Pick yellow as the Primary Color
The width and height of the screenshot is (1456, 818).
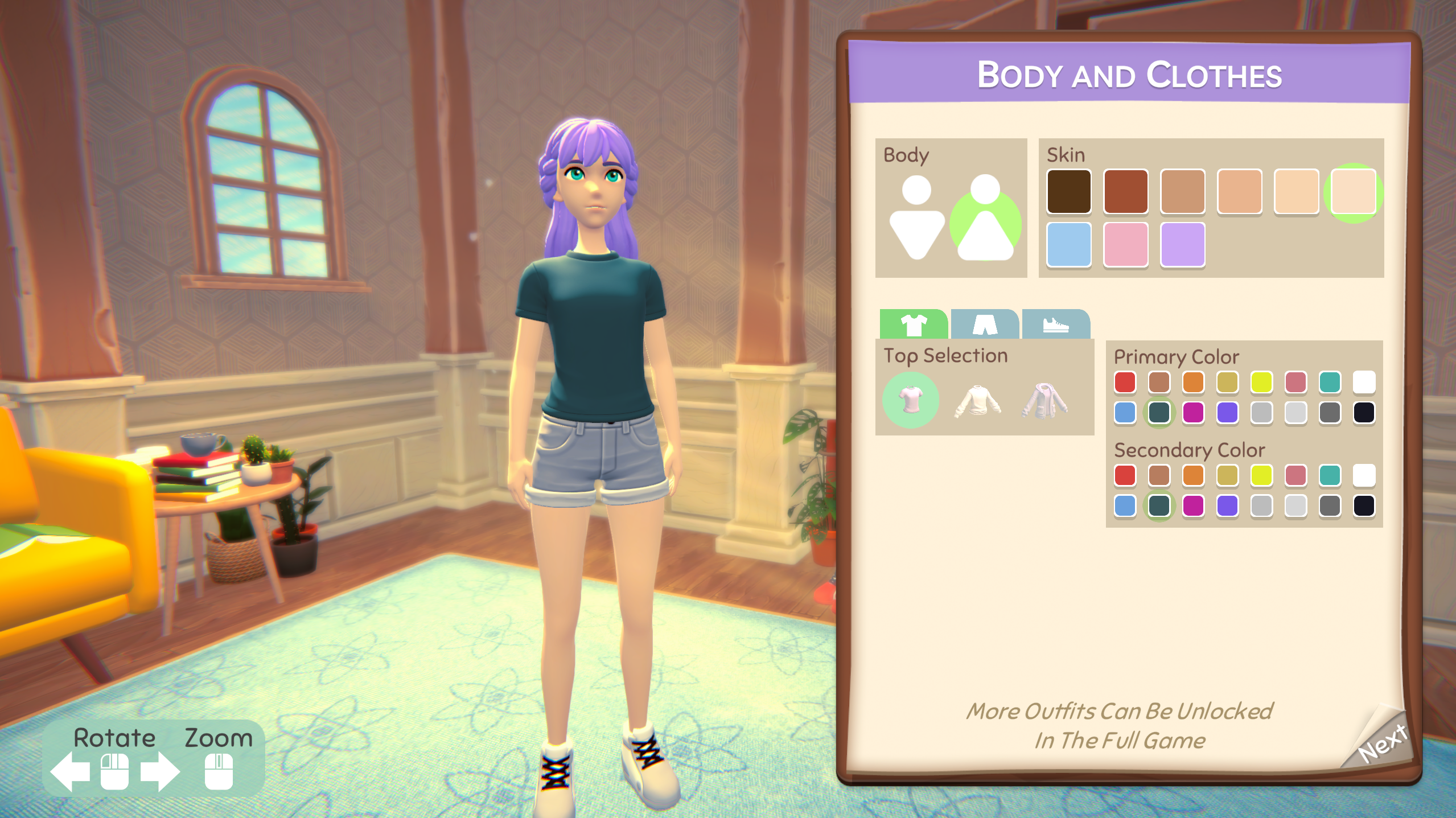pos(1262,382)
